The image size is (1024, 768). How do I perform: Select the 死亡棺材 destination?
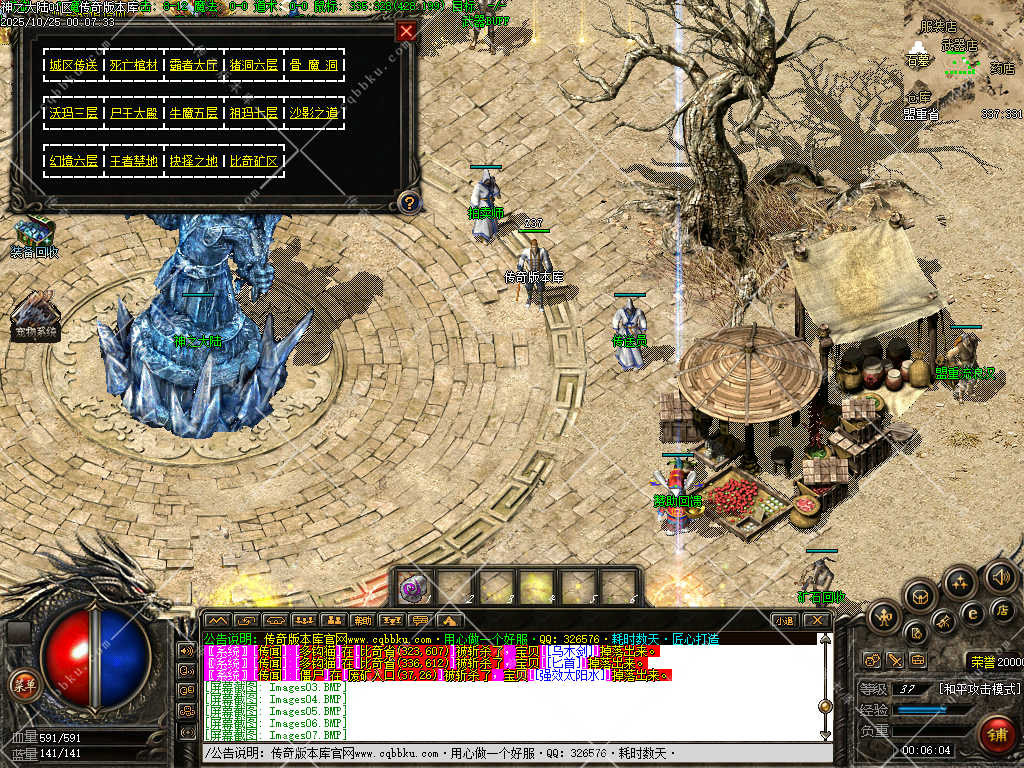click(x=134, y=65)
